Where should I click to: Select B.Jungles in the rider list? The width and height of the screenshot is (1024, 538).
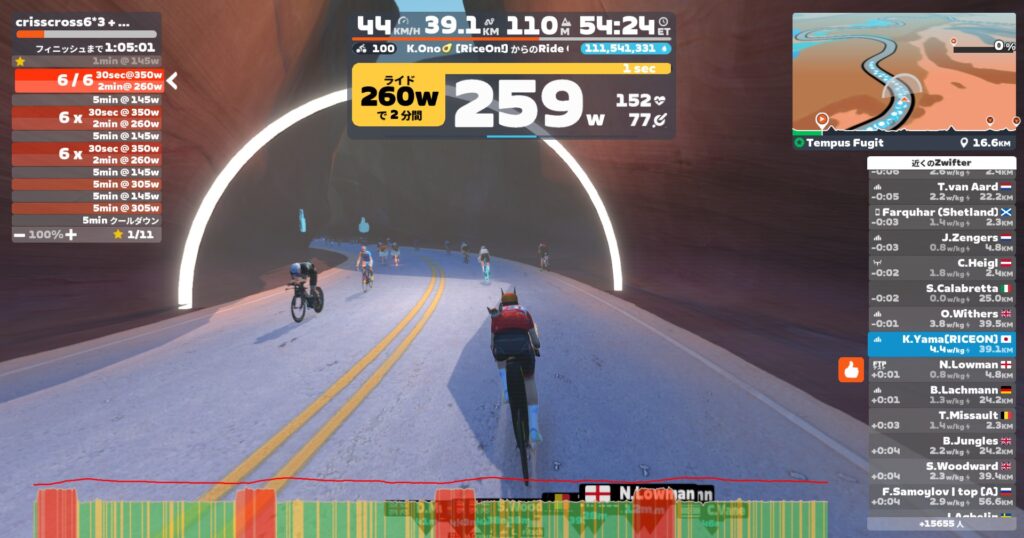coord(941,445)
